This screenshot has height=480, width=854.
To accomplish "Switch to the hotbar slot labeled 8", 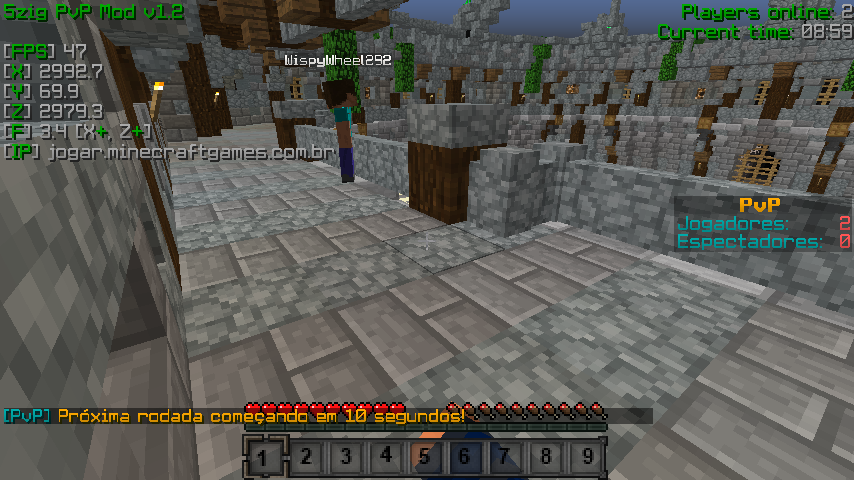I will (x=545, y=458).
